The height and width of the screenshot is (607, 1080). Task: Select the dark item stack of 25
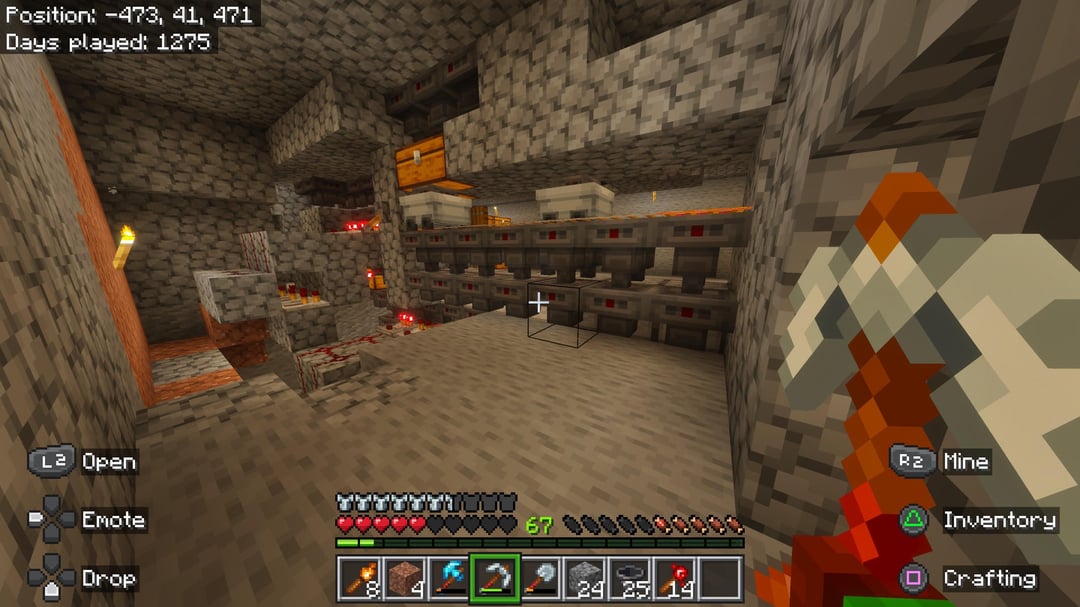tap(630, 579)
